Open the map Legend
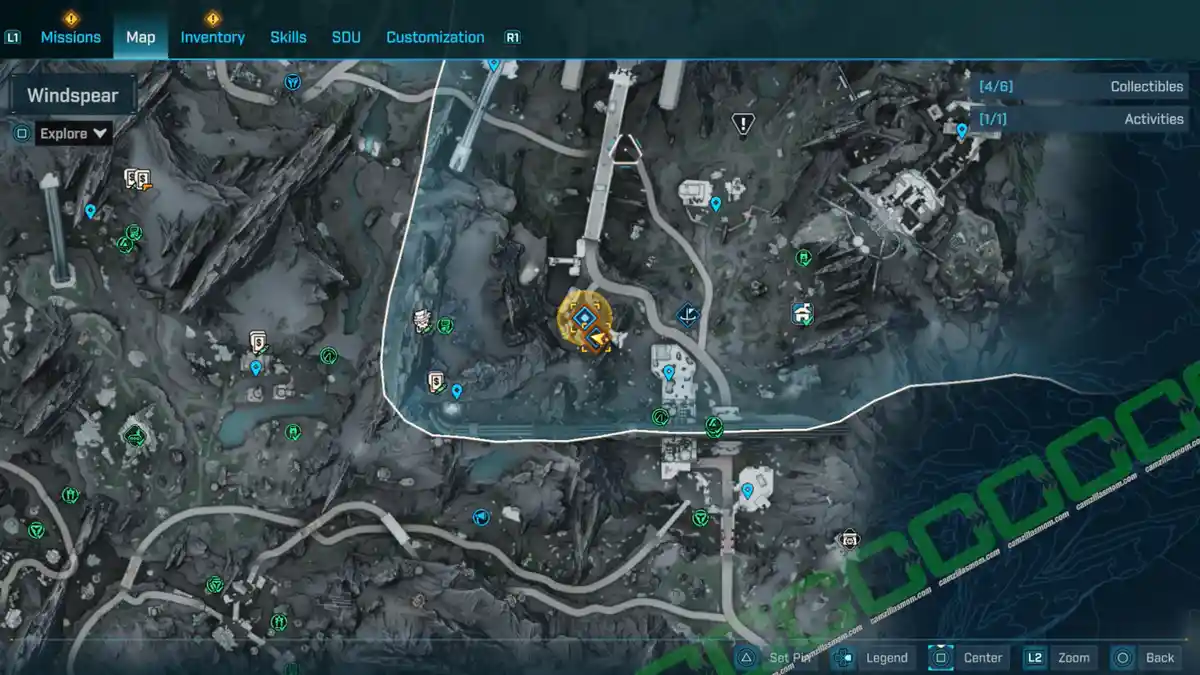 point(873,657)
